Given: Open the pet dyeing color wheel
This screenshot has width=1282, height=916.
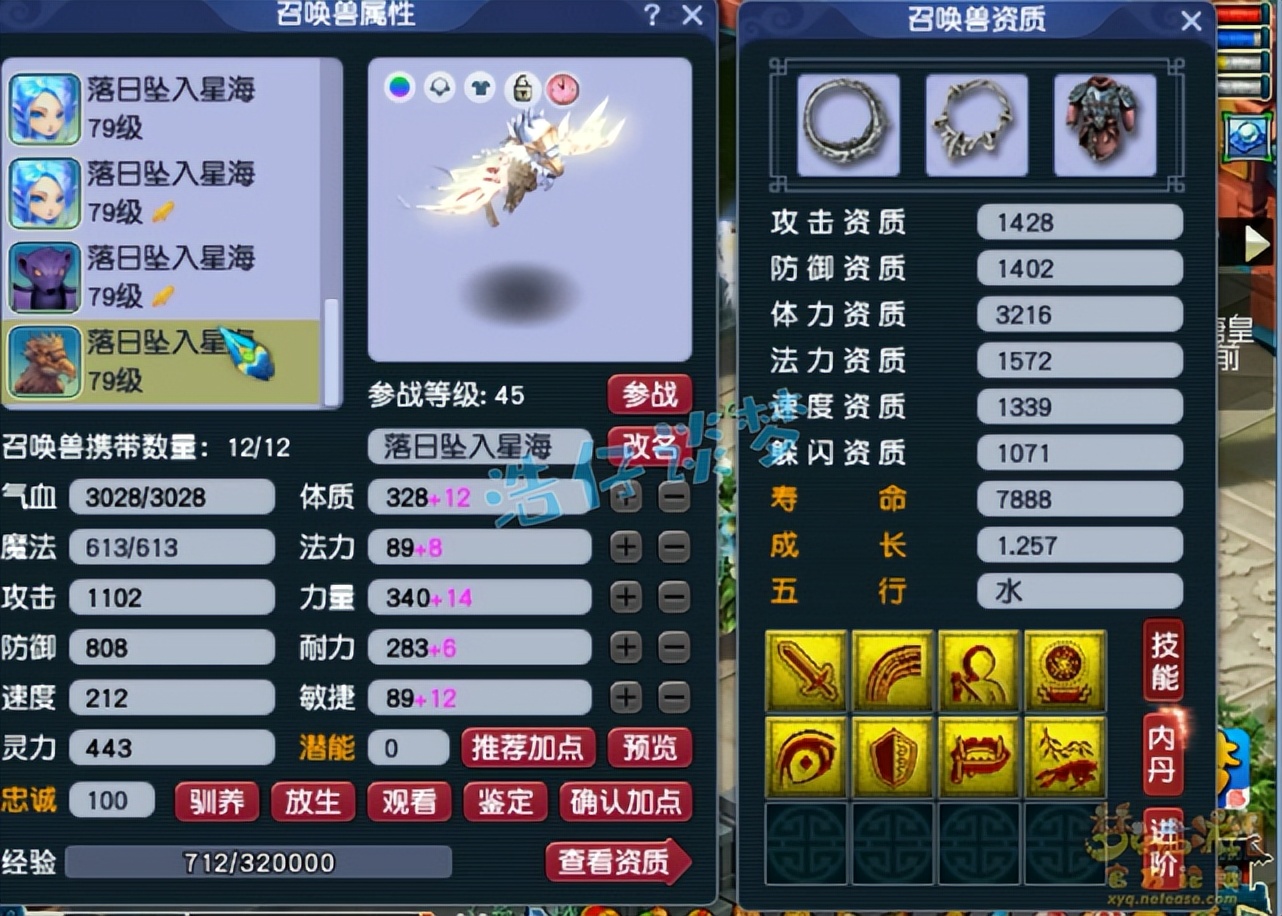Looking at the screenshot, I should pyautogui.click(x=400, y=88).
